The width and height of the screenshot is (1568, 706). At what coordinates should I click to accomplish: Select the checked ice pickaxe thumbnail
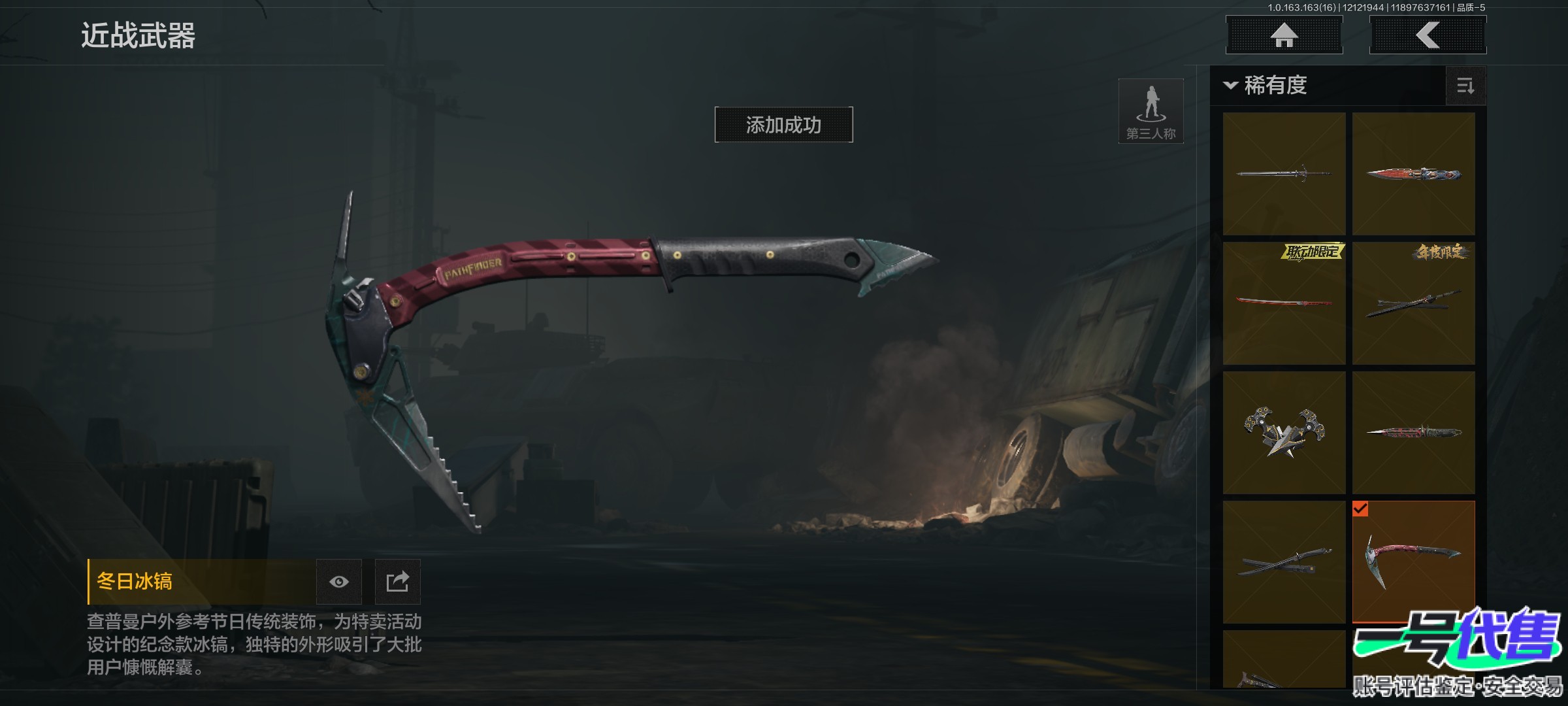coord(1413,562)
